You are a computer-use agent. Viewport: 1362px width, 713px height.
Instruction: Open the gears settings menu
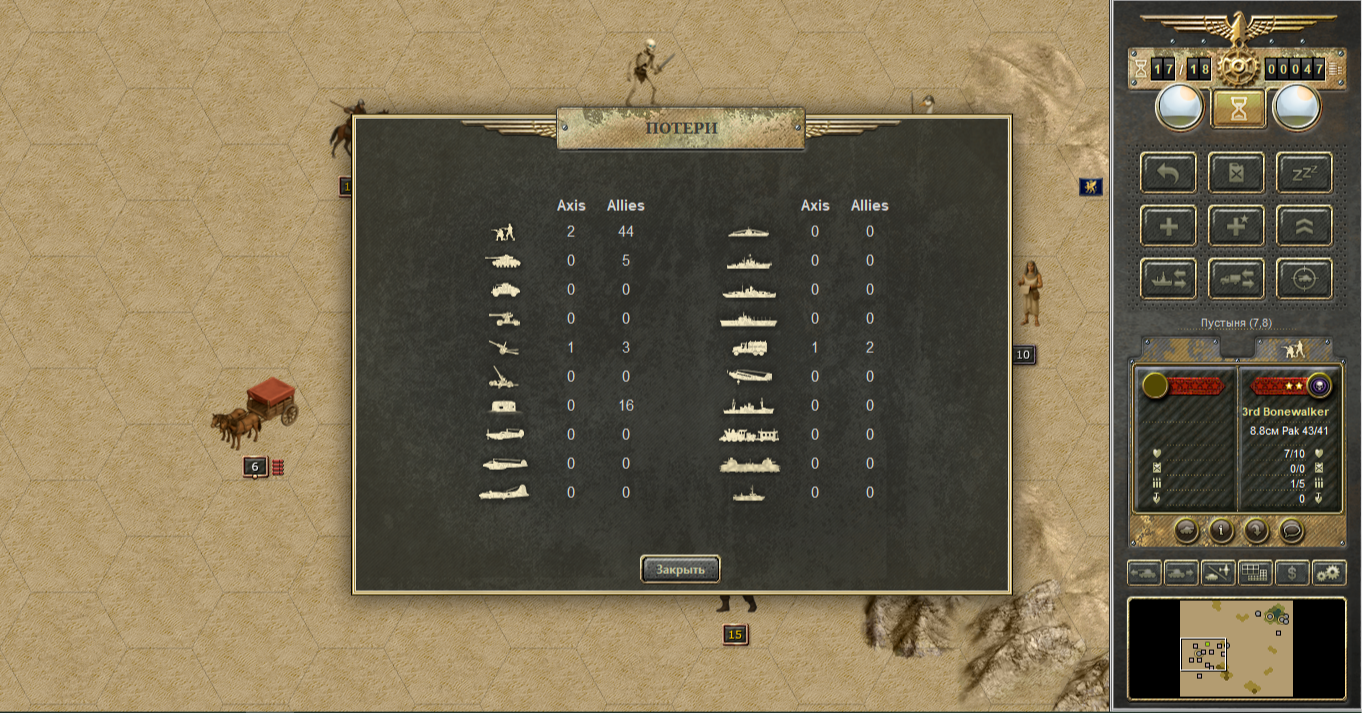click(1329, 573)
